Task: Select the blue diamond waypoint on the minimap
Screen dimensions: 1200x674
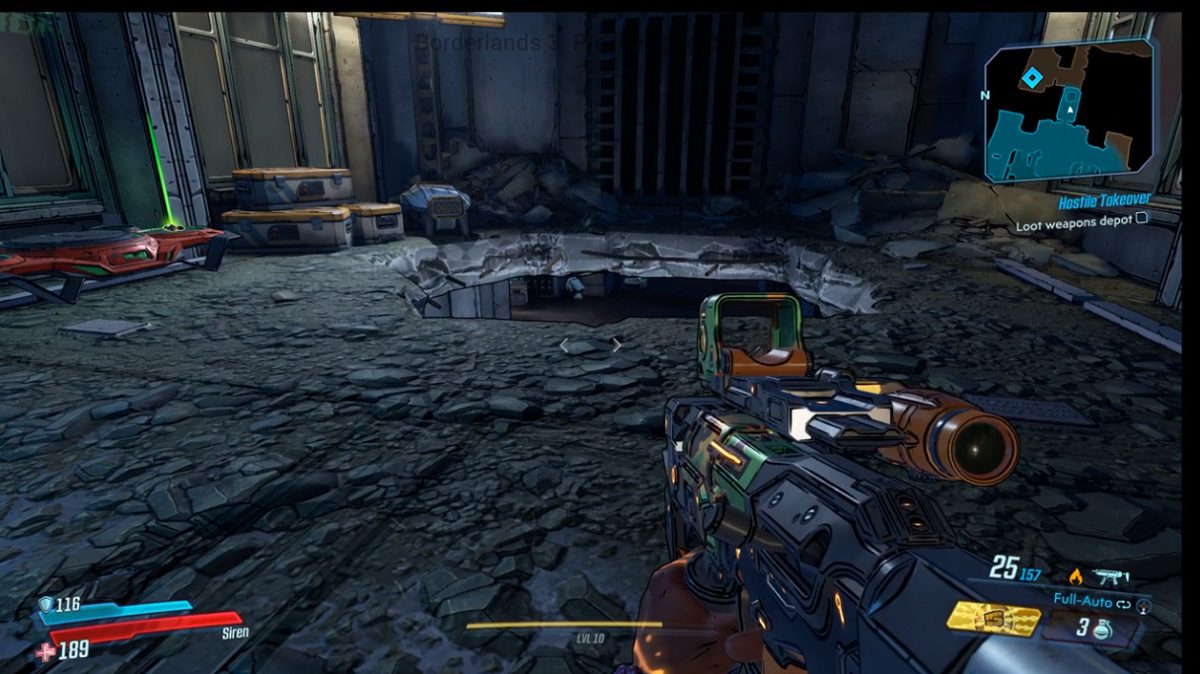Action: (1032, 77)
